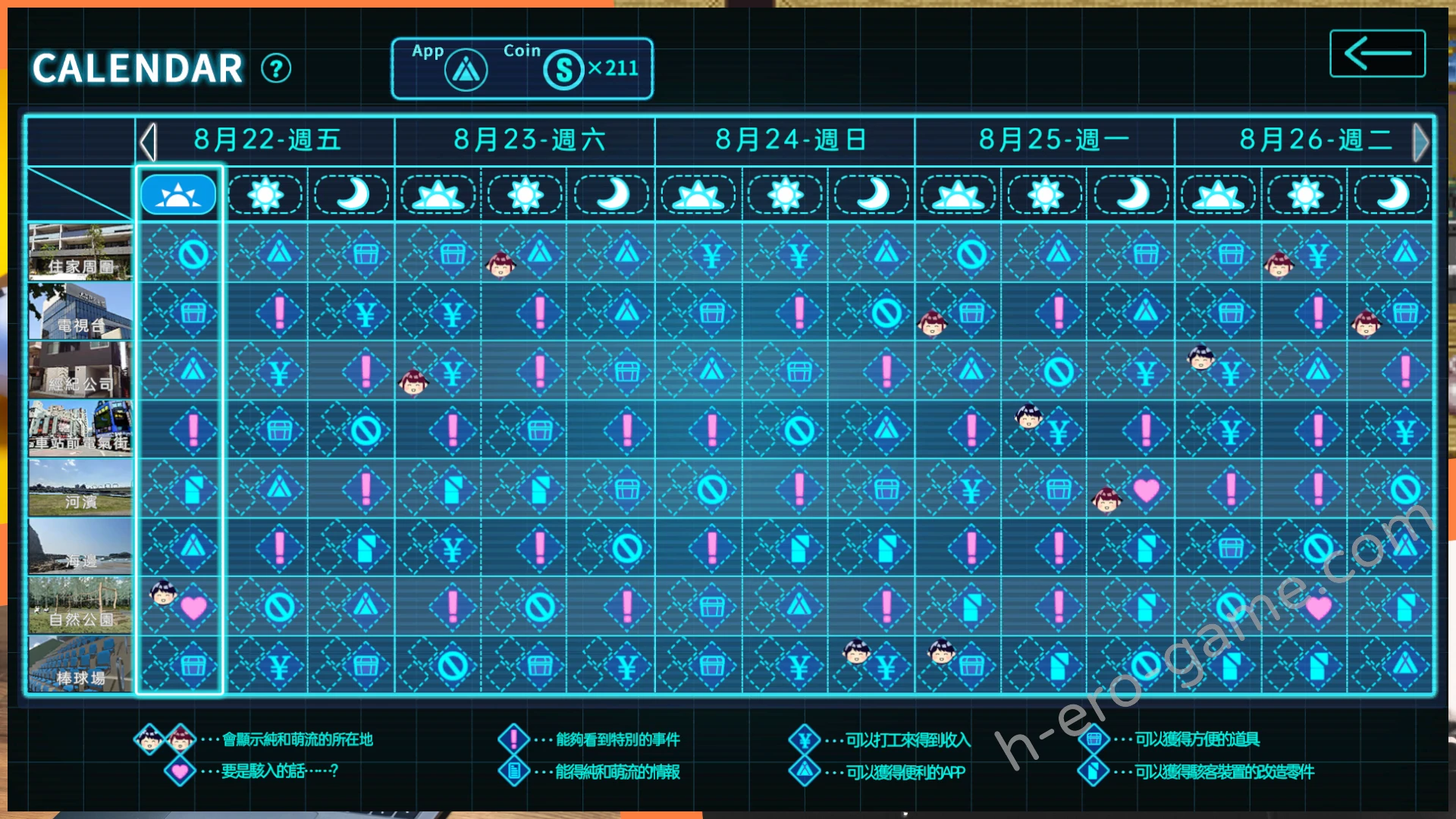This screenshot has height=819, width=1456.
Task: Select the 8月26-週二 date header
Action: tap(1313, 140)
